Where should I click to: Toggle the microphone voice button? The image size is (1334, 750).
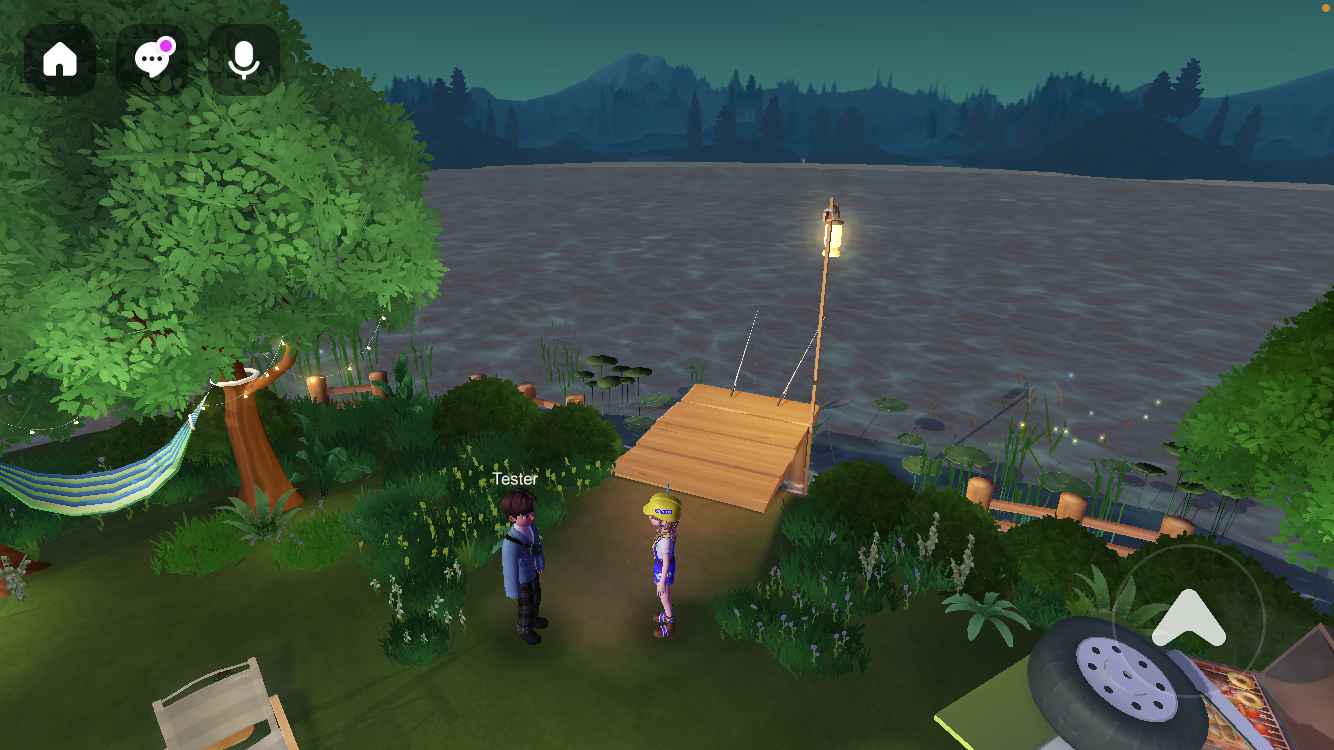point(244,60)
